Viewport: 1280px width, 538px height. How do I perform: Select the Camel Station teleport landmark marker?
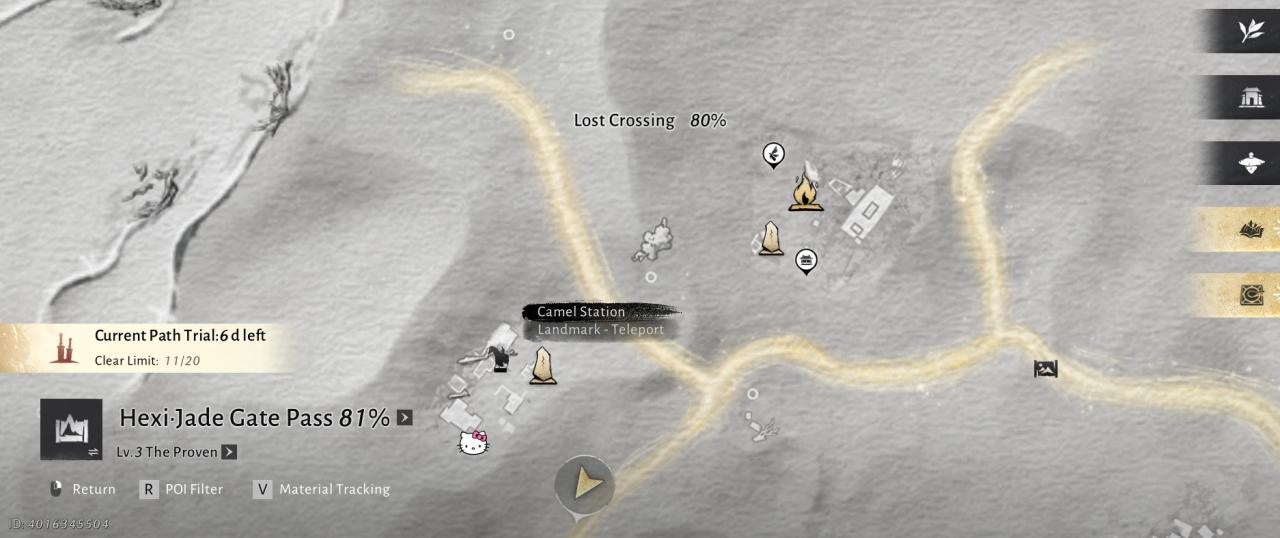[543, 366]
